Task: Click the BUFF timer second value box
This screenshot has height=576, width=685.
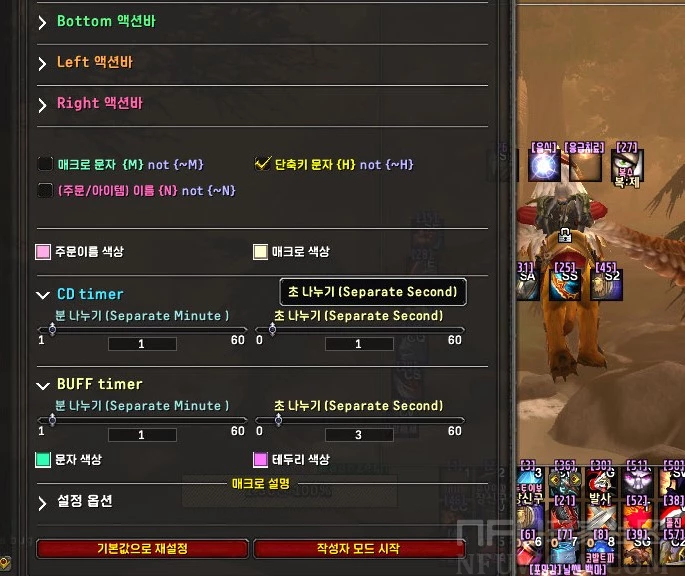Action: click(359, 435)
